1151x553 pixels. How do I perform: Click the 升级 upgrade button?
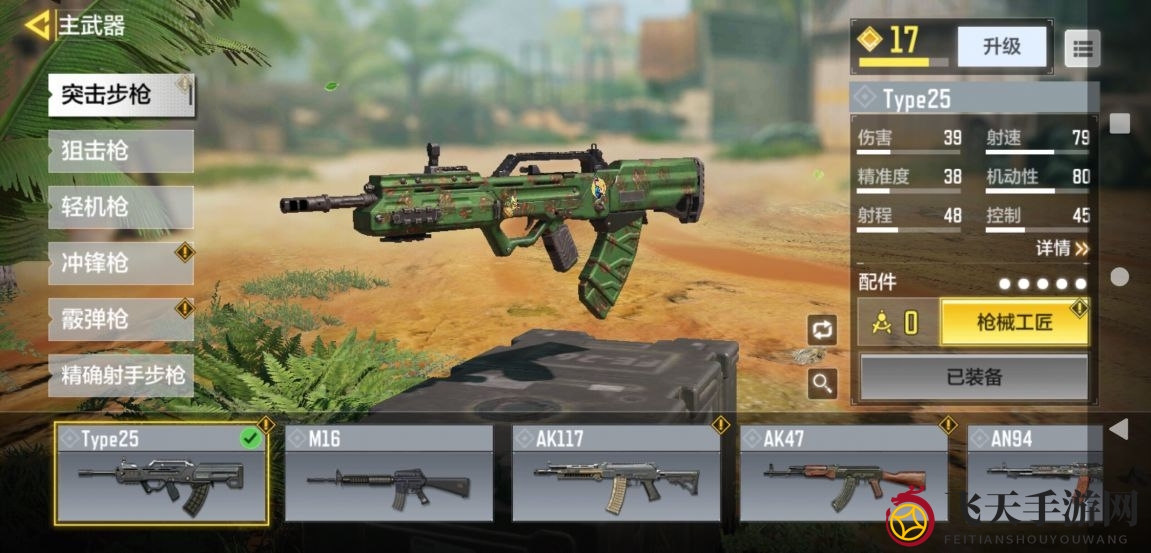point(1001,47)
